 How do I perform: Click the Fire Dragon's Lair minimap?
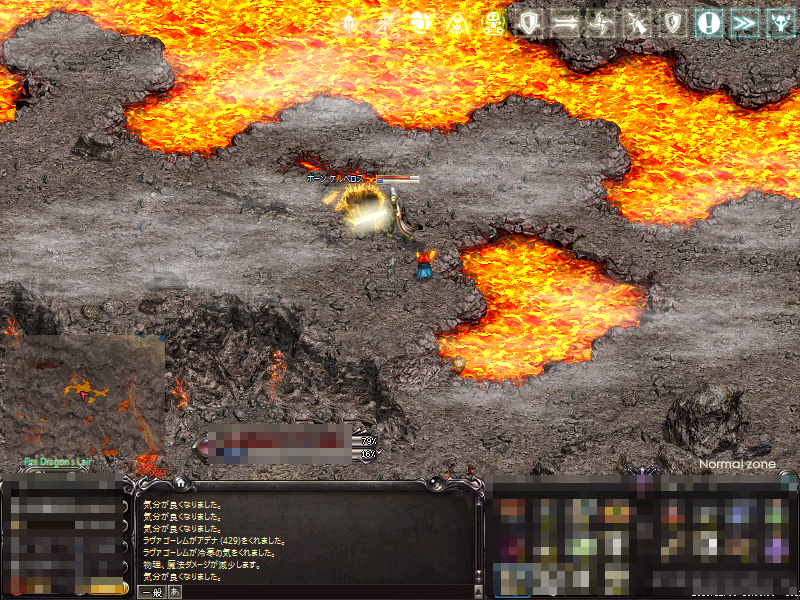click(83, 397)
